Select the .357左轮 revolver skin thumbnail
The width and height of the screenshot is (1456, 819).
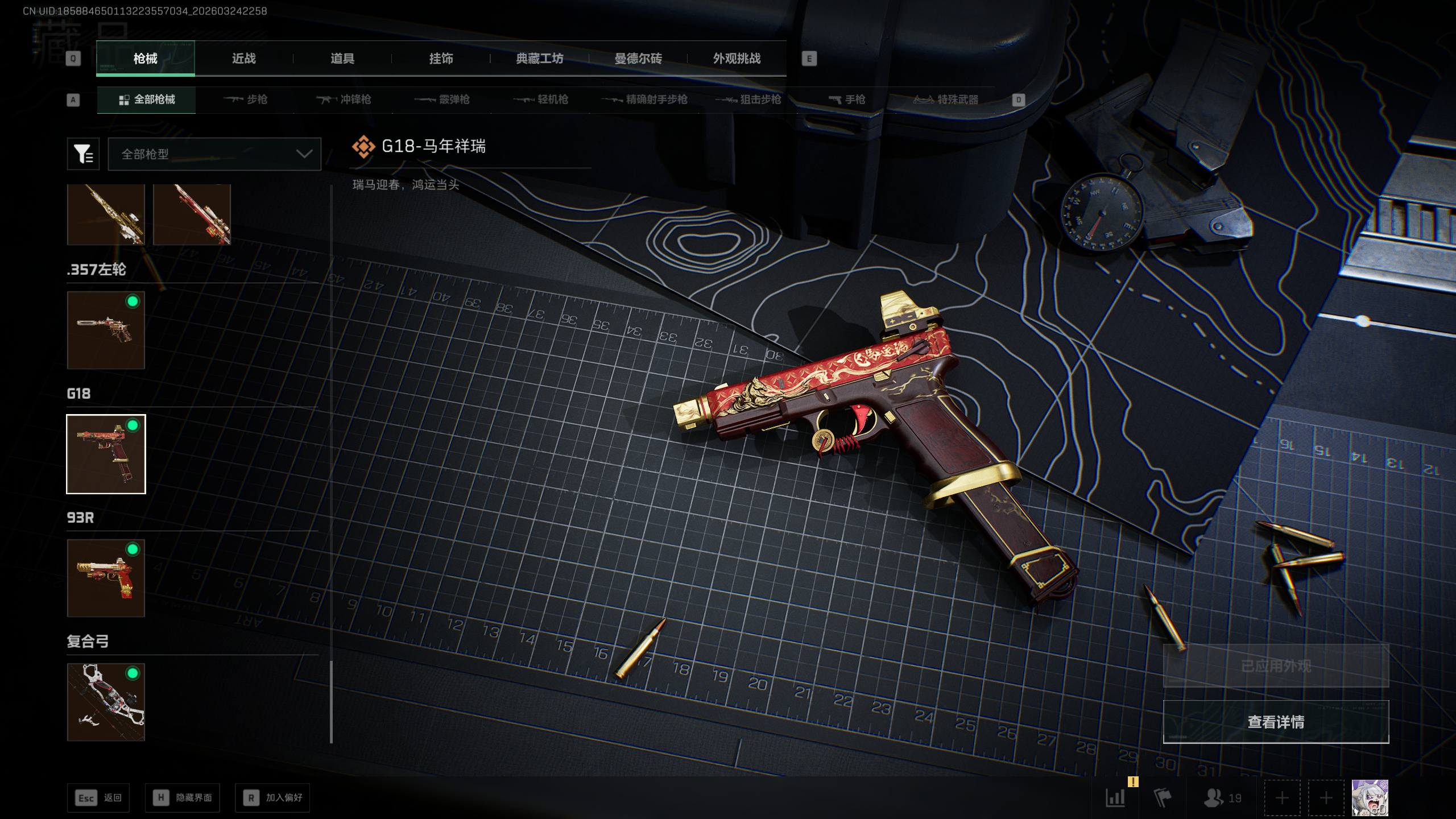coord(106,330)
